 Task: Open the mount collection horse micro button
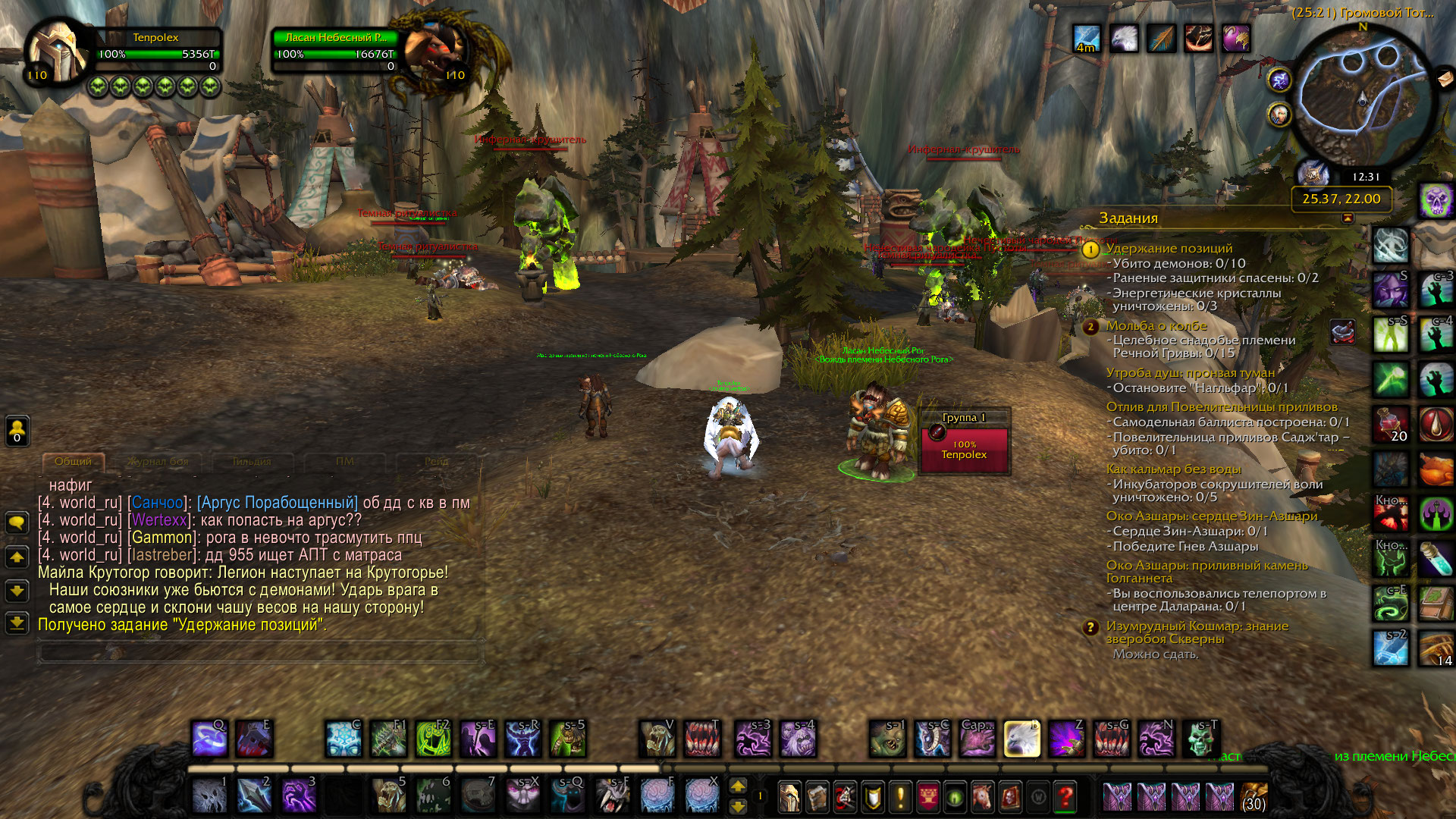point(983,797)
